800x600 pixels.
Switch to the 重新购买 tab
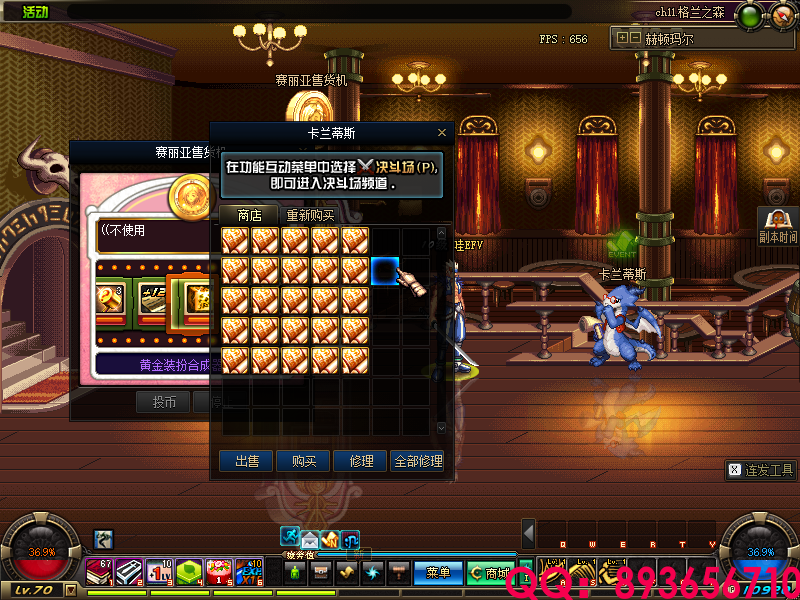(x=310, y=215)
